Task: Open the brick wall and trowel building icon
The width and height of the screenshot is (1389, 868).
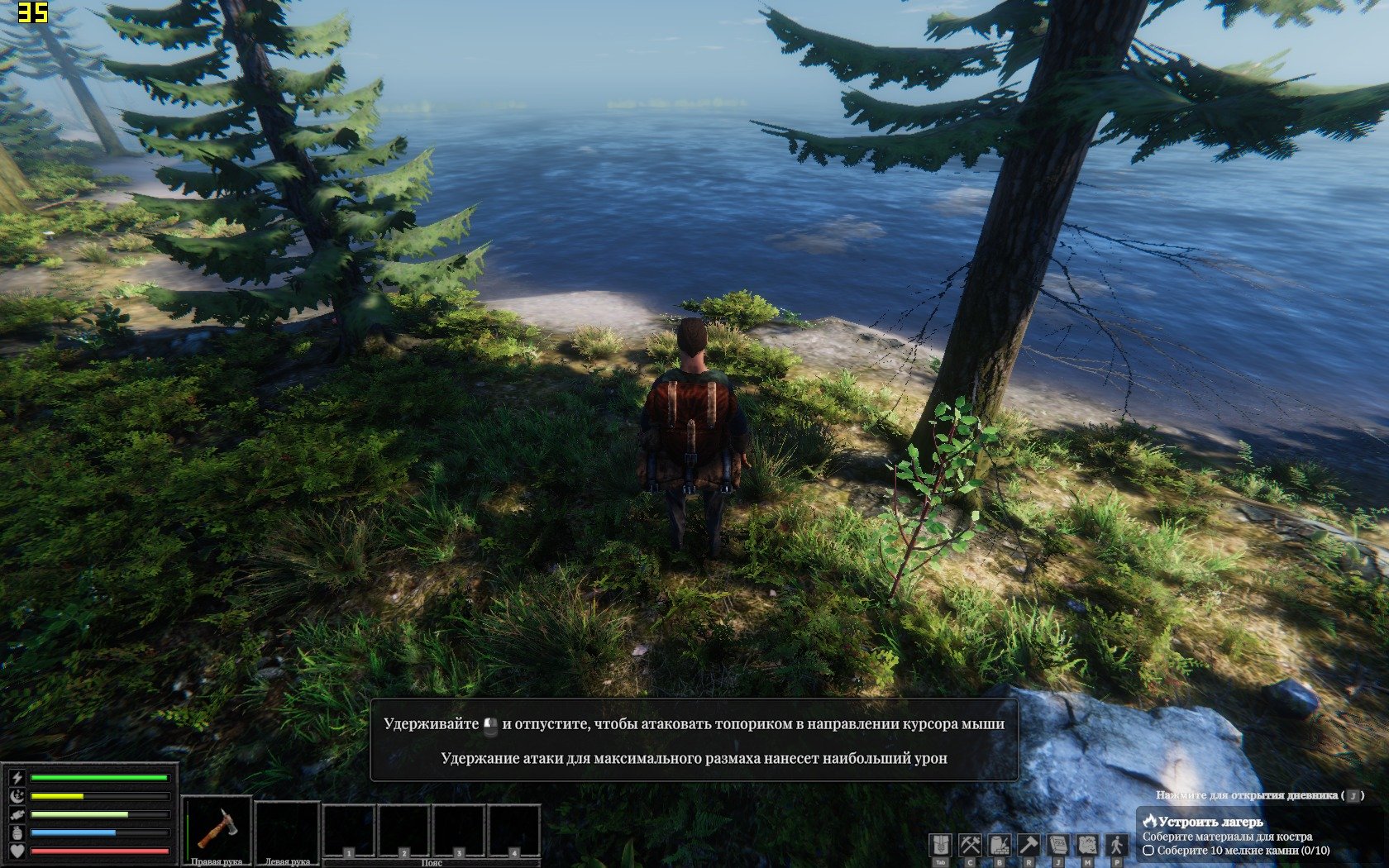Action: [x=1000, y=845]
